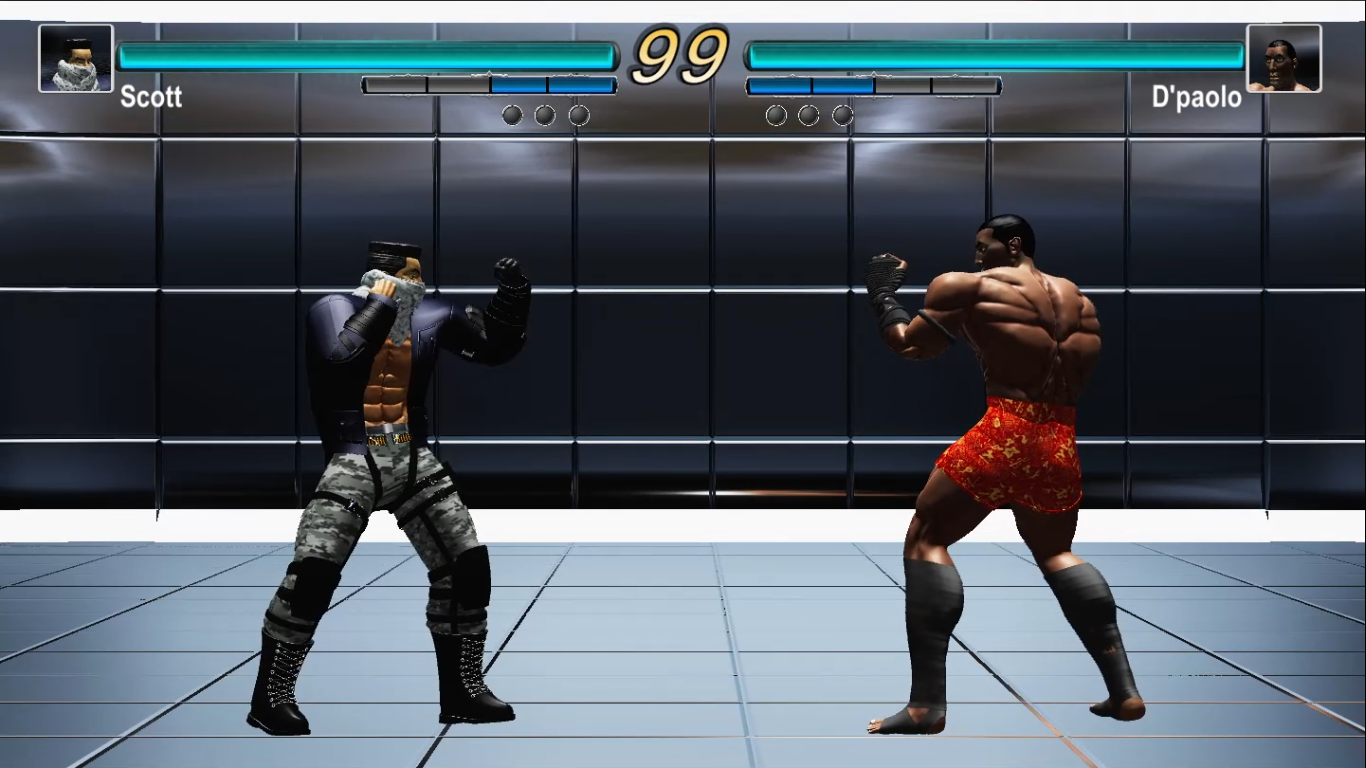Select the second round indicator under Scott's bar
Screen dimensions: 1366x768
click(545, 114)
